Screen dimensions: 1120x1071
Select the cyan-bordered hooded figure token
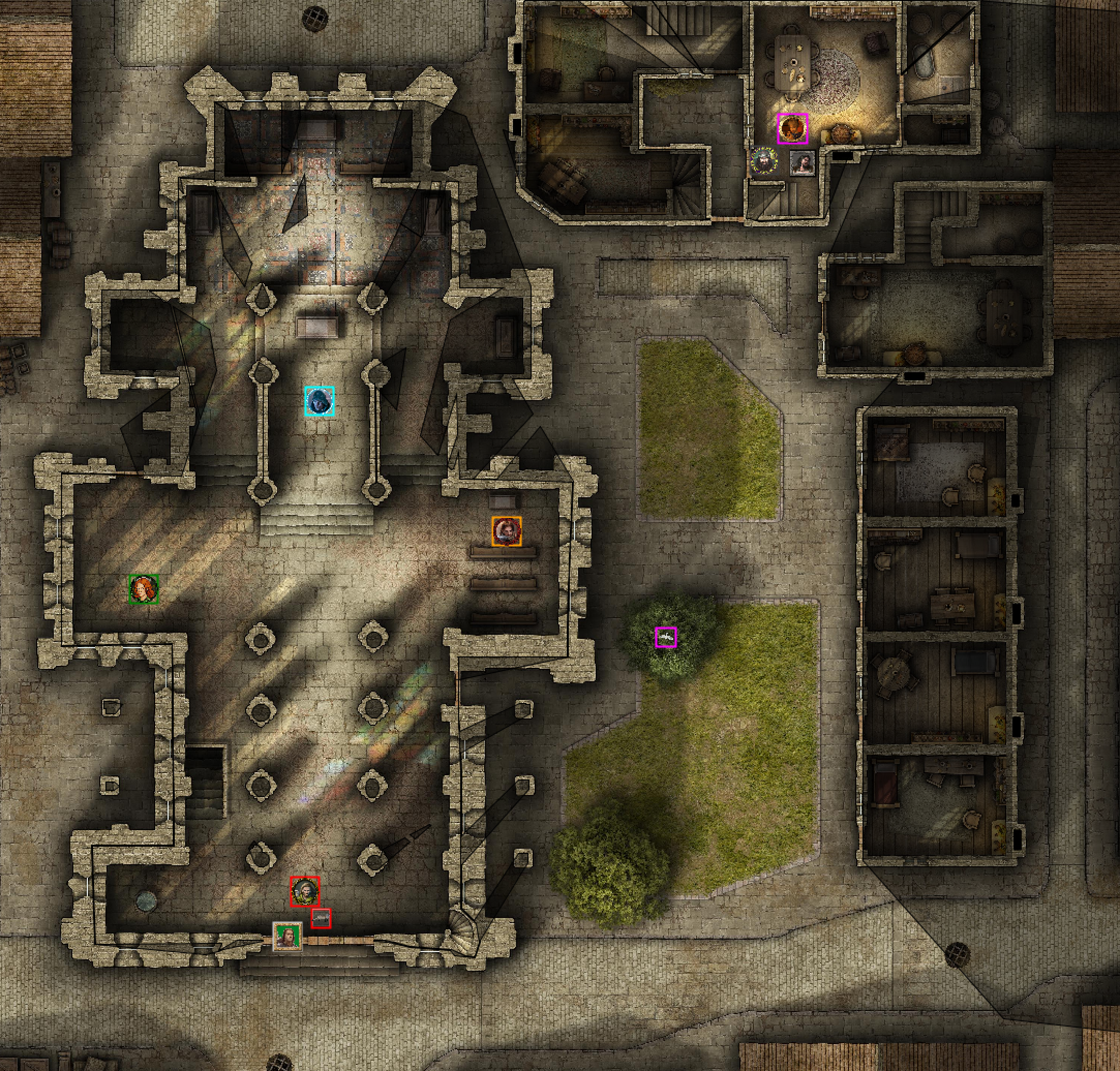tap(319, 401)
